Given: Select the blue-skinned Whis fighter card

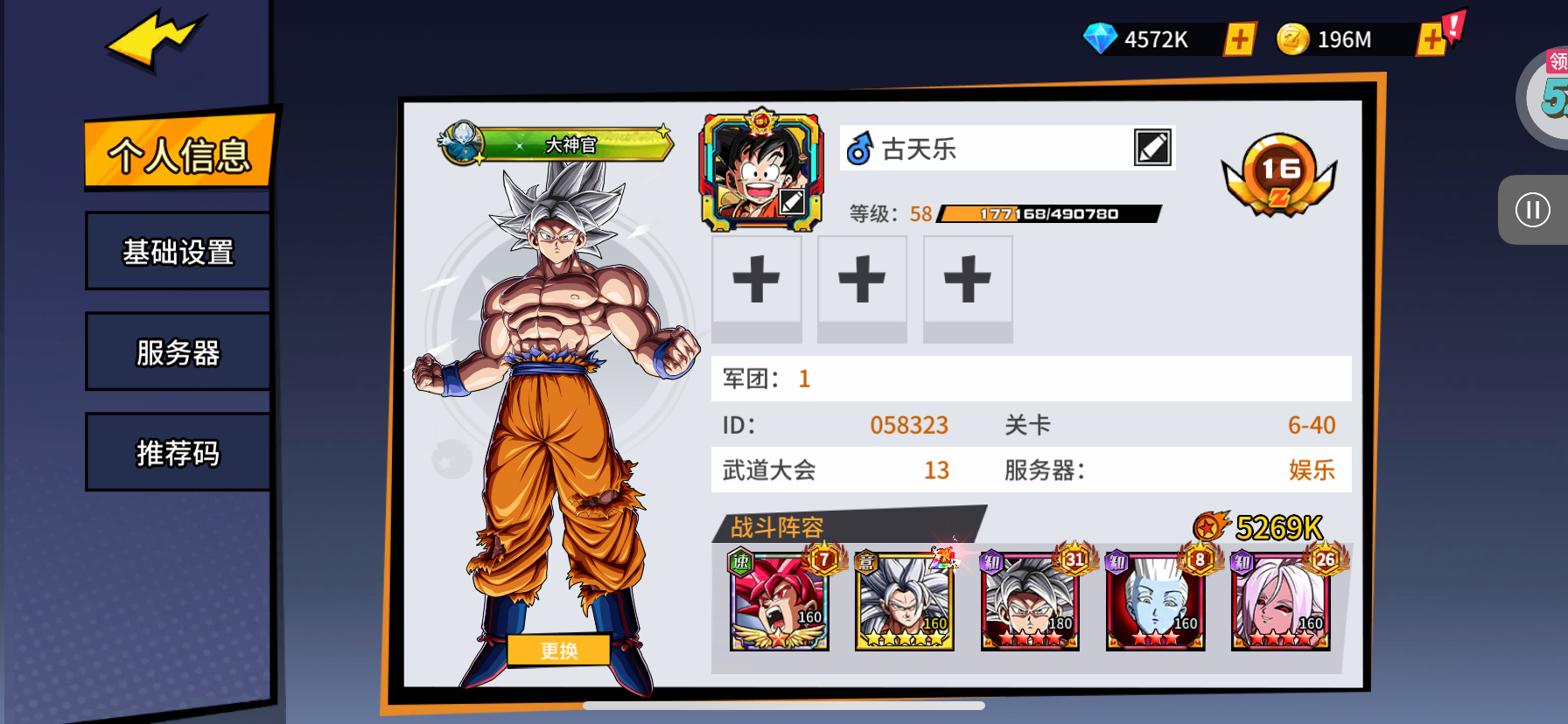Looking at the screenshot, I should 1155,603.
